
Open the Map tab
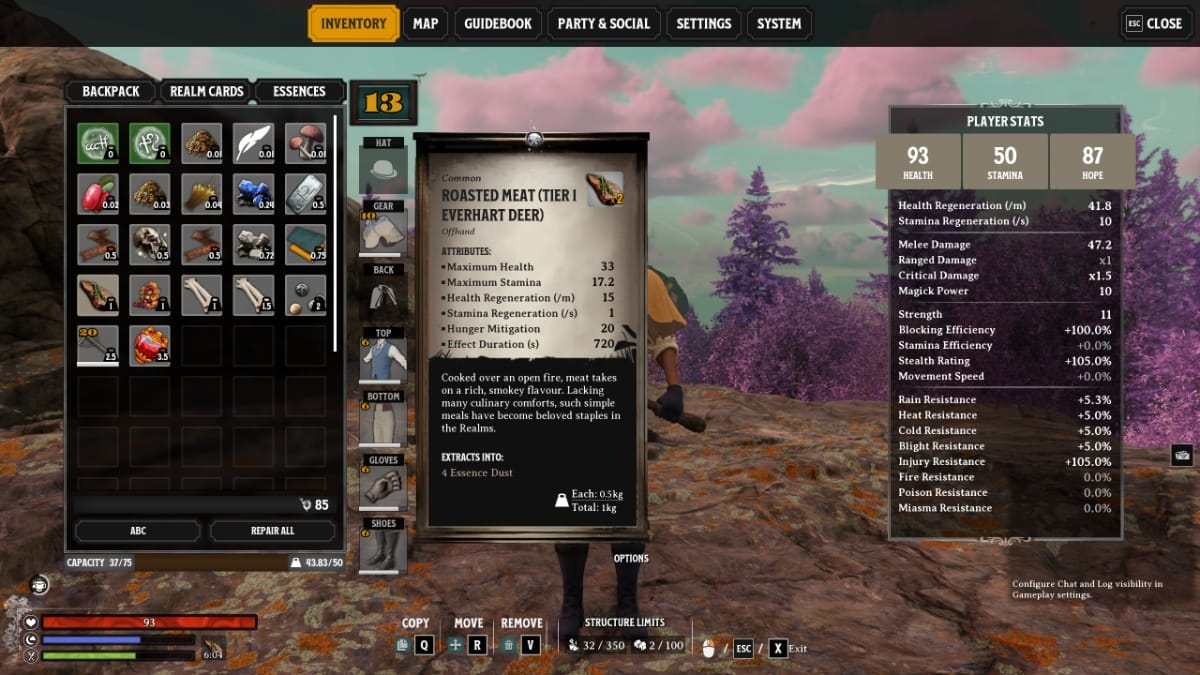tap(425, 24)
